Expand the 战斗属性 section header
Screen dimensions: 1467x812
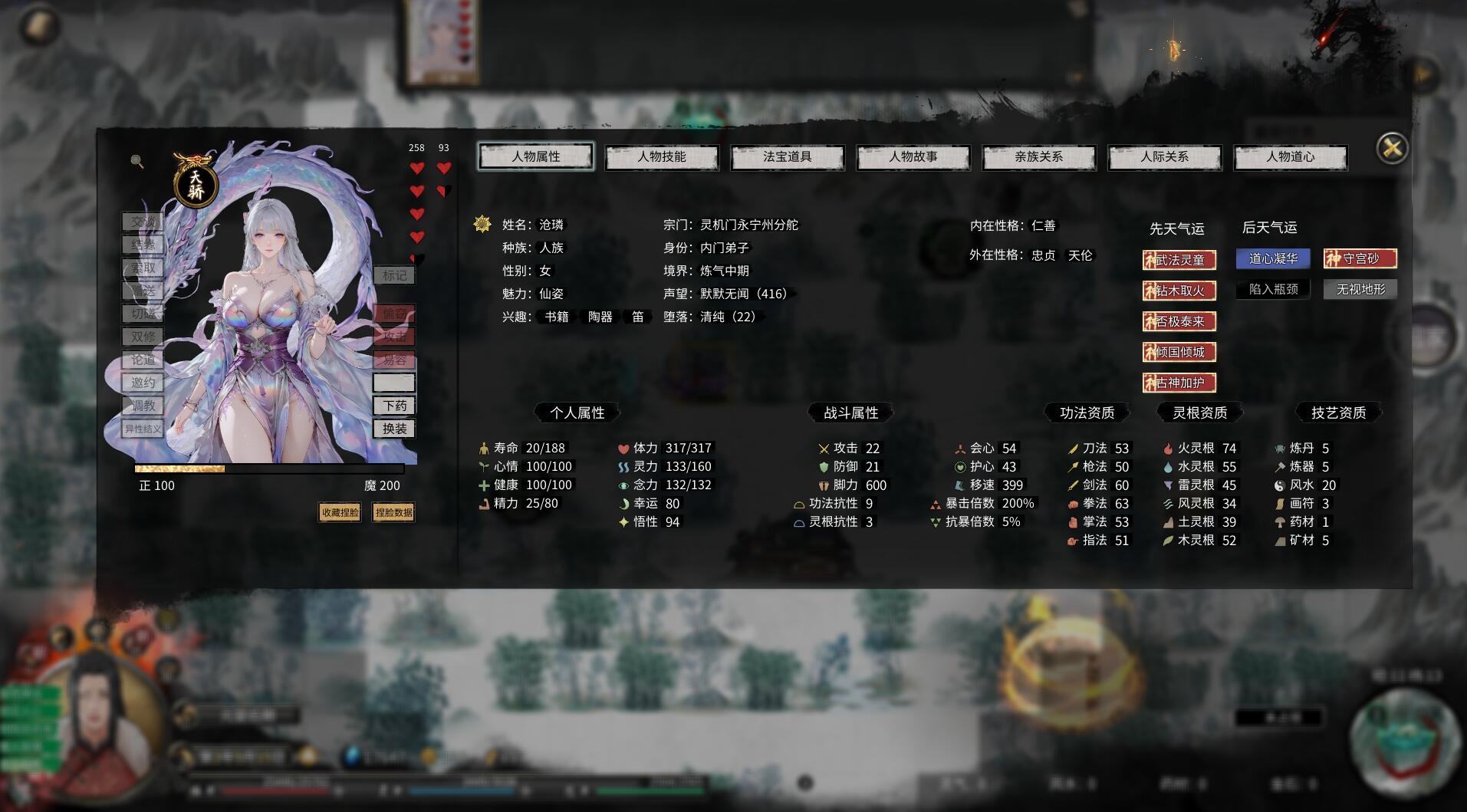(851, 412)
